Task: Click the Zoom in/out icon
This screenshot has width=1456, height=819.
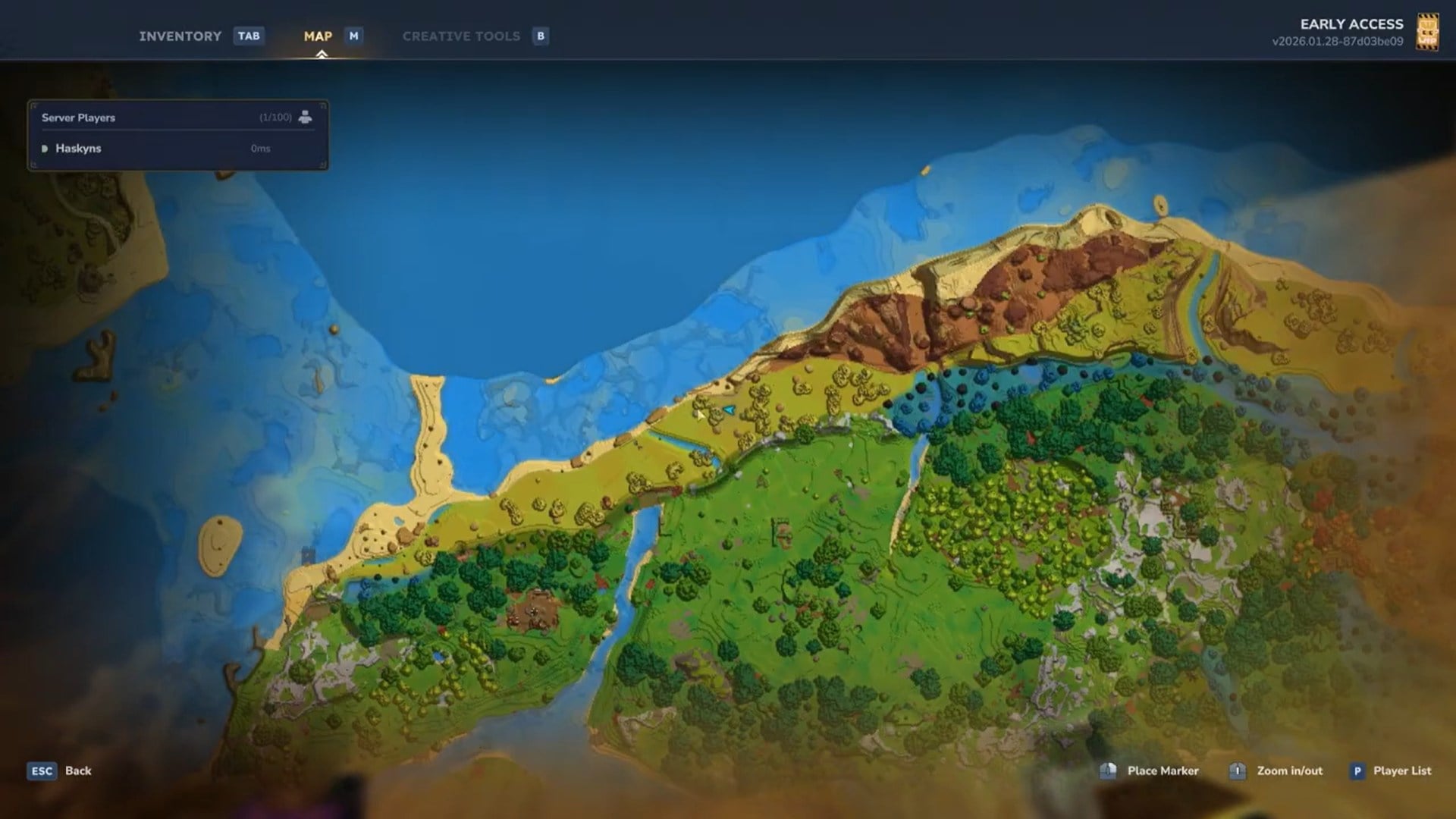Action: point(1238,770)
